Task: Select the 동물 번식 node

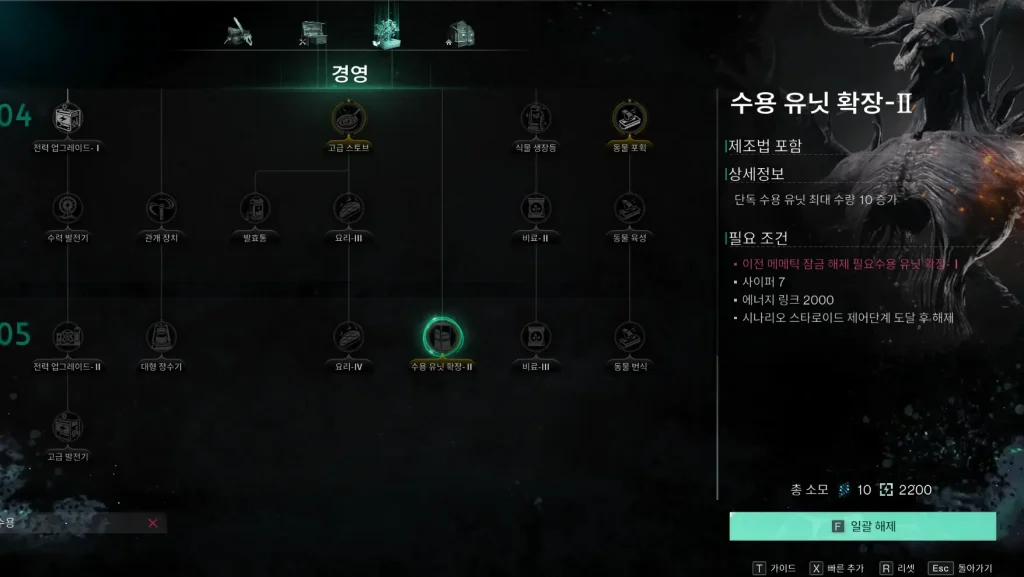Action: 629,337
